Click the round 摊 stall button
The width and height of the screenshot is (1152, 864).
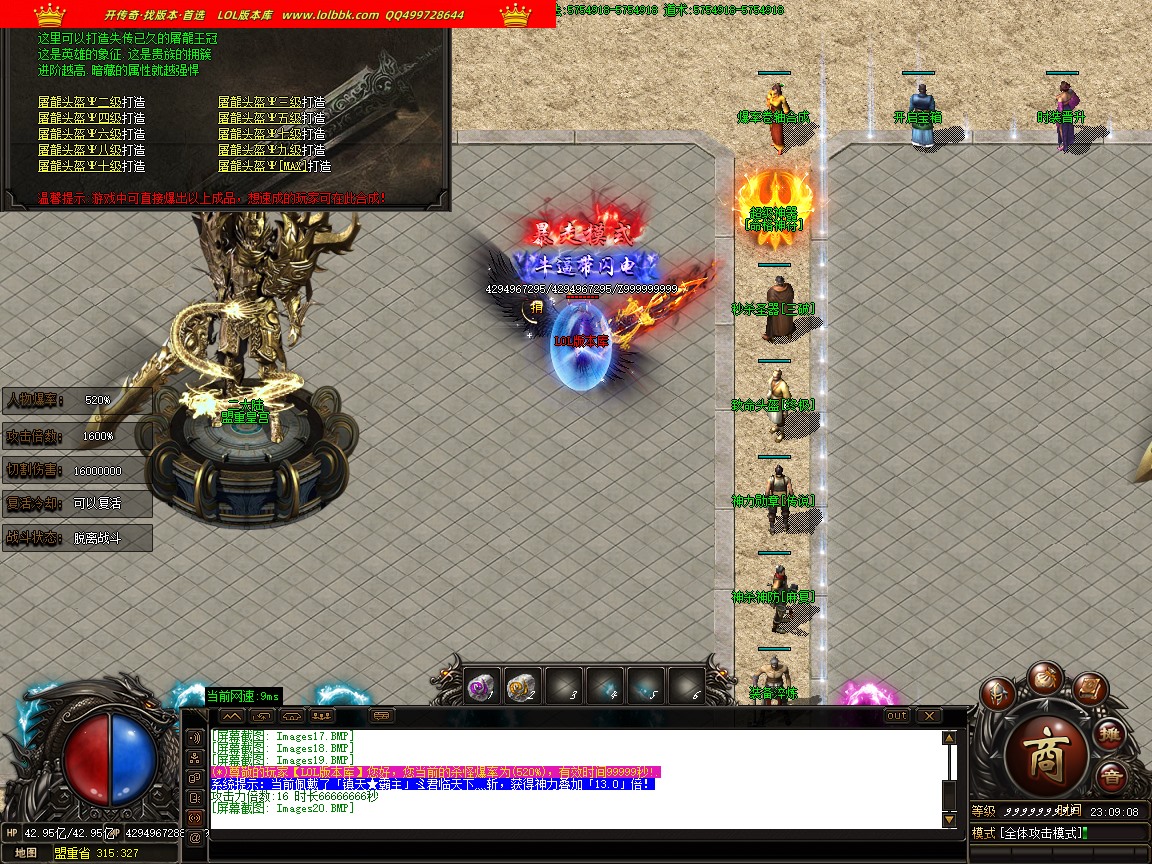tap(1110, 735)
